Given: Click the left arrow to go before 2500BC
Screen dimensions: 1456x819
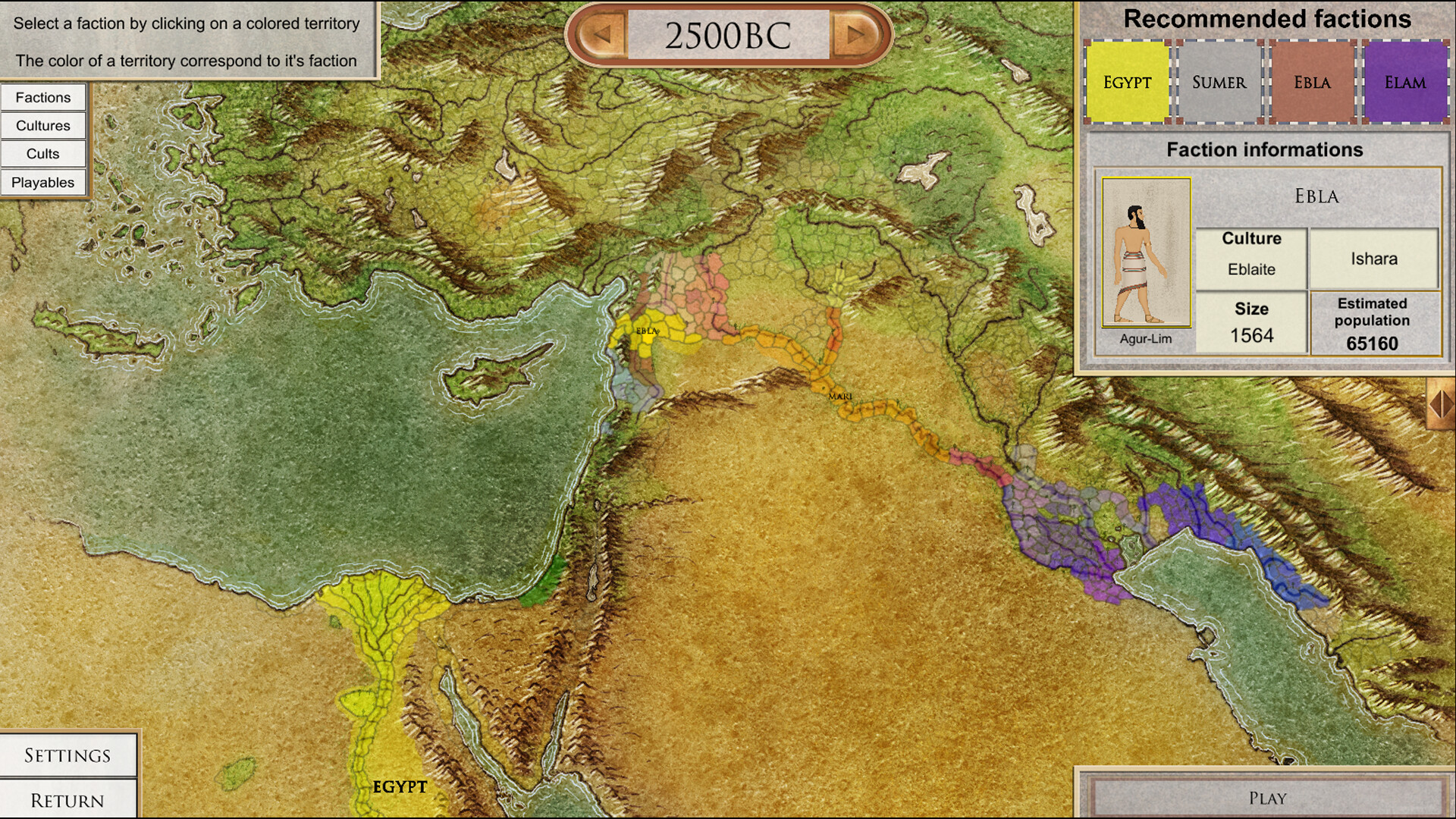Looking at the screenshot, I should pyautogui.click(x=601, y=33).
